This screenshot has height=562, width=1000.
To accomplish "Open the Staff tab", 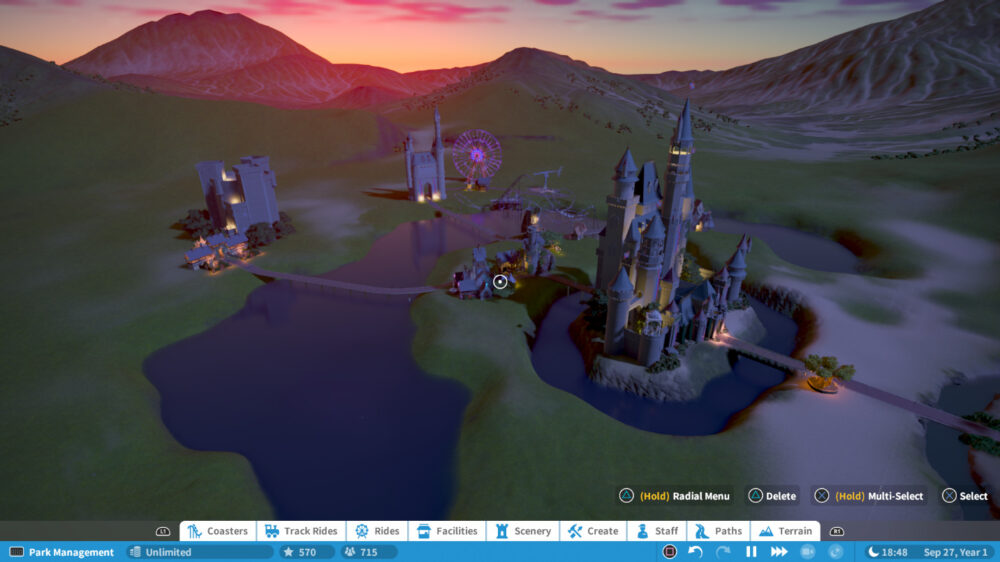I will pyautogui.click(x=657, y=531).
